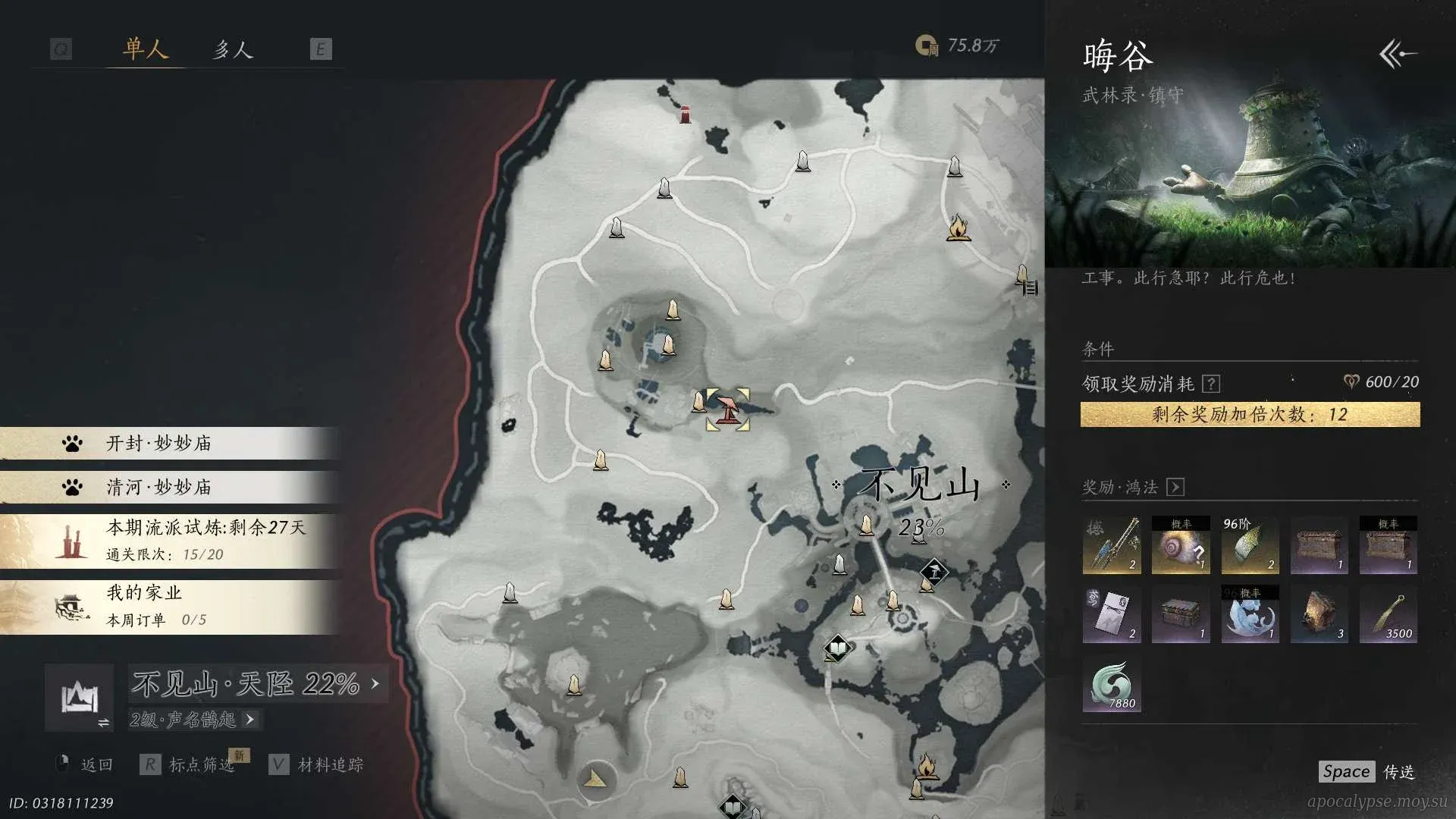Expand the 奖励·鸿法 reward details arrow
Screen dimensions: 1456x819
(1175, 487)
